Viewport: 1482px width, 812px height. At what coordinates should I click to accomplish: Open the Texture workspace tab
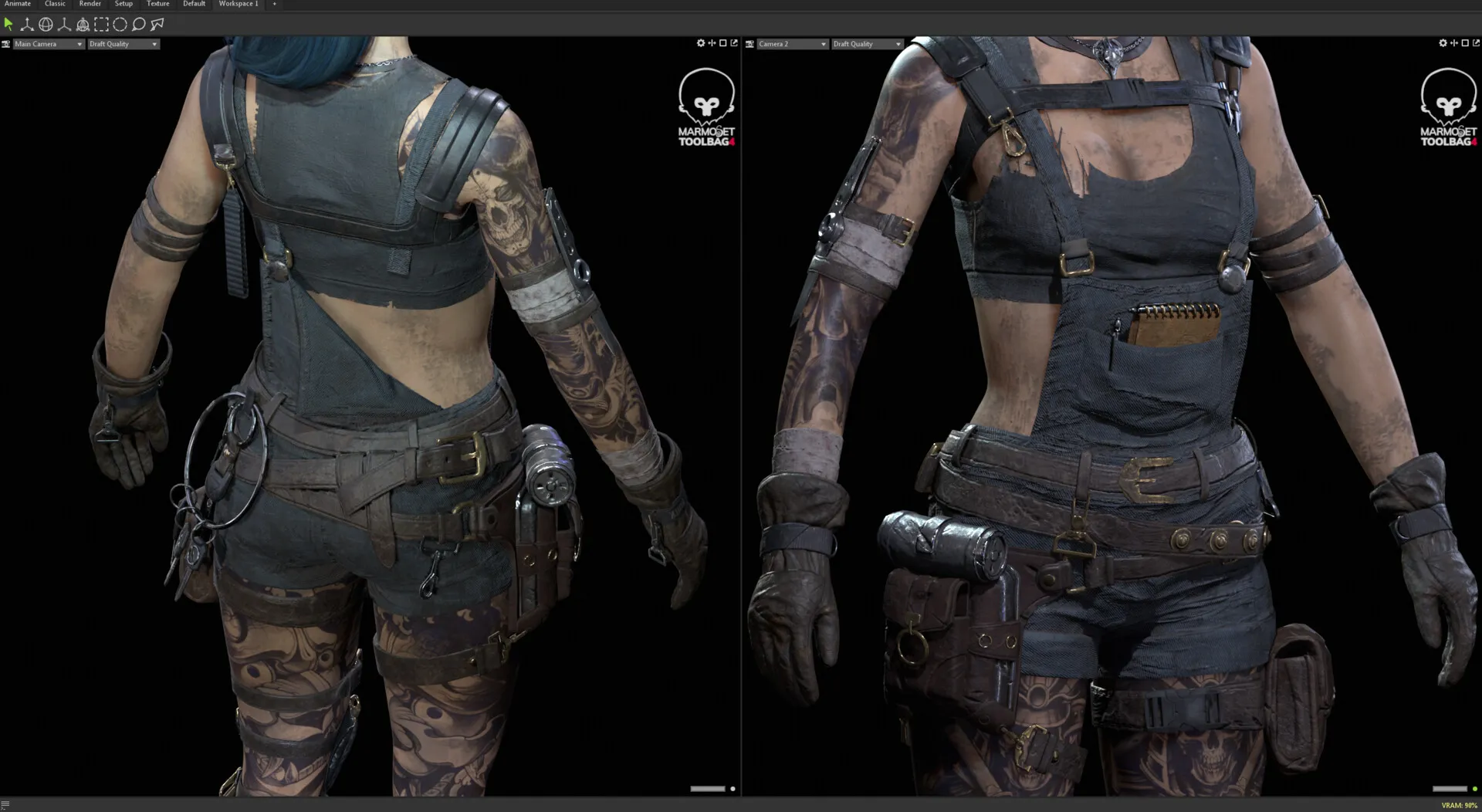click(x=157, y=4)
